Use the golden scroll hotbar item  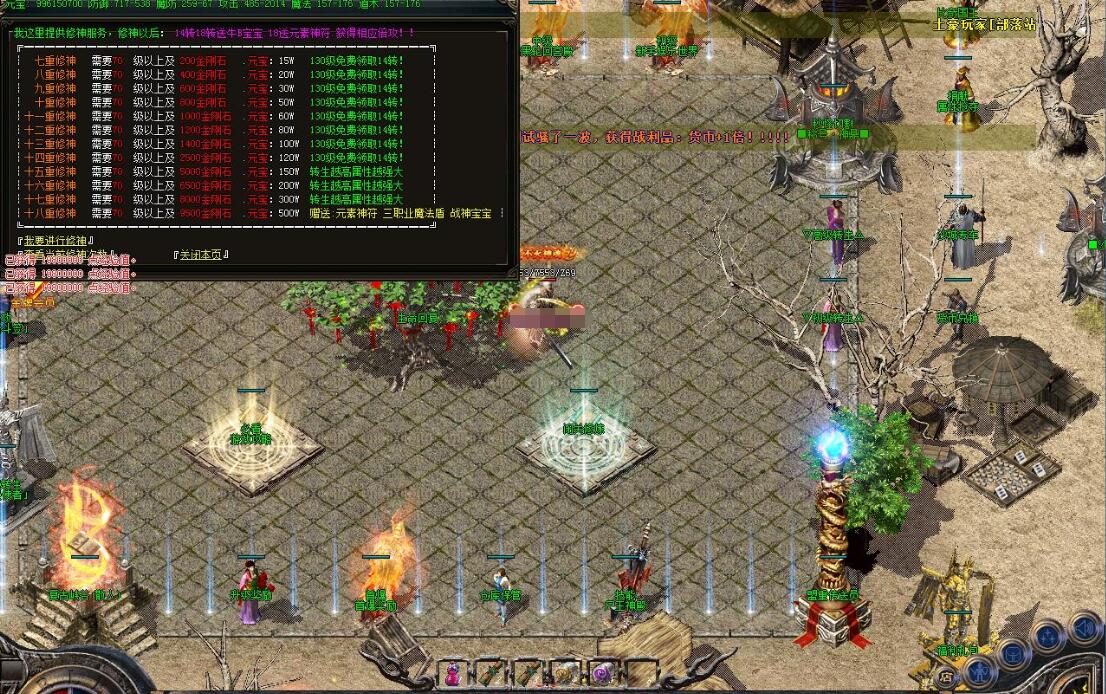tap(564, 673)
